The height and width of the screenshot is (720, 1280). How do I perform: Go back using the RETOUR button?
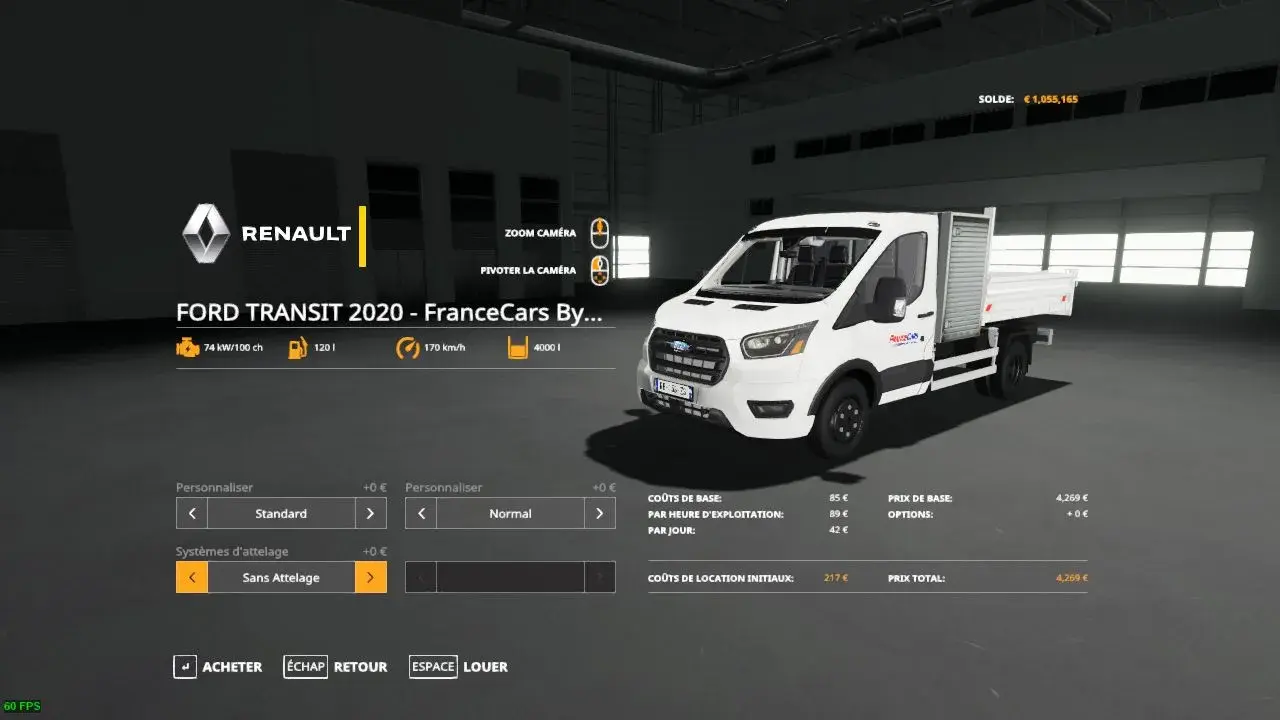point(336,667)
